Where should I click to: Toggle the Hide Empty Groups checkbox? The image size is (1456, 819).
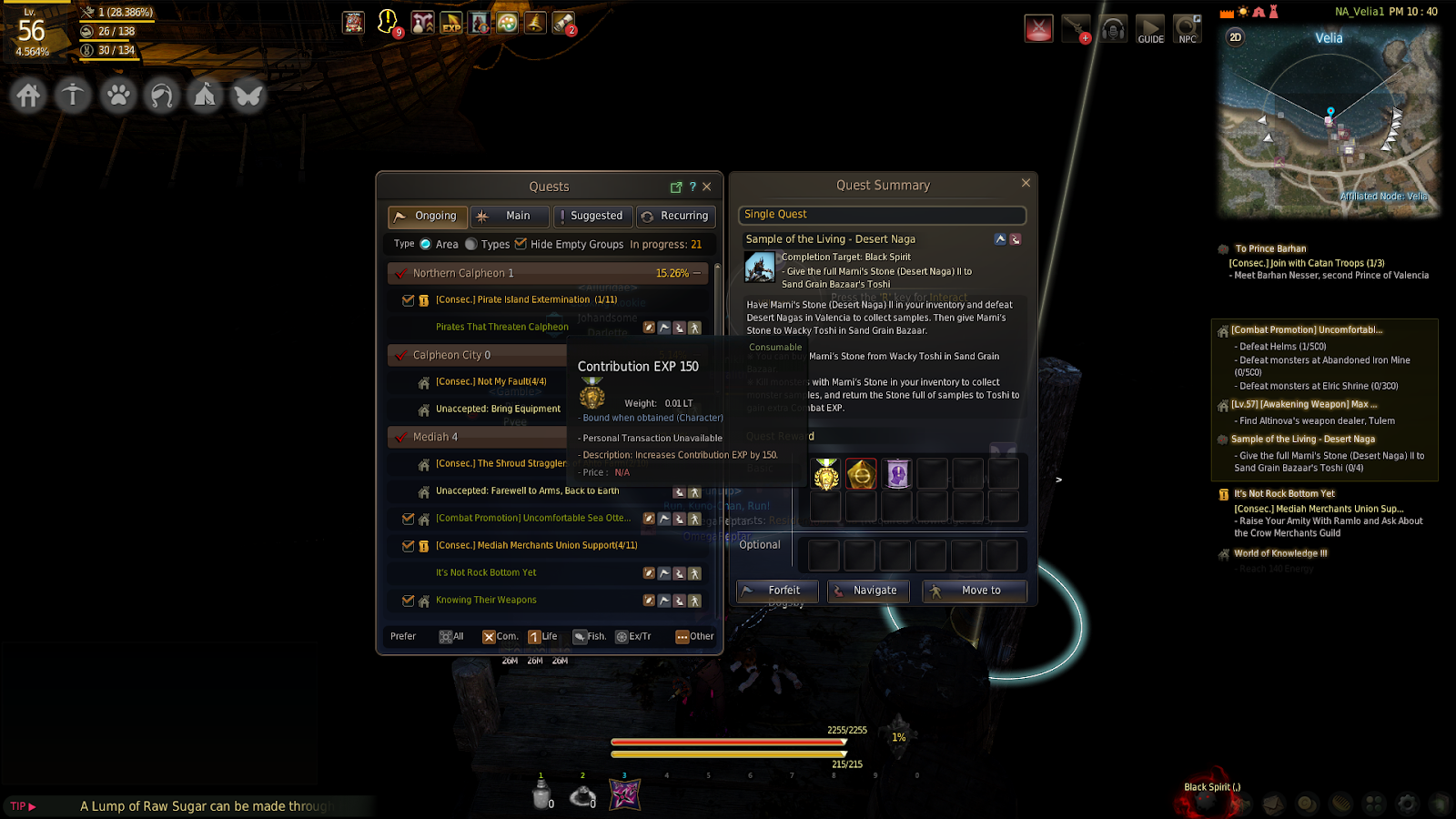pyautogui.click(x=521, y=244)
